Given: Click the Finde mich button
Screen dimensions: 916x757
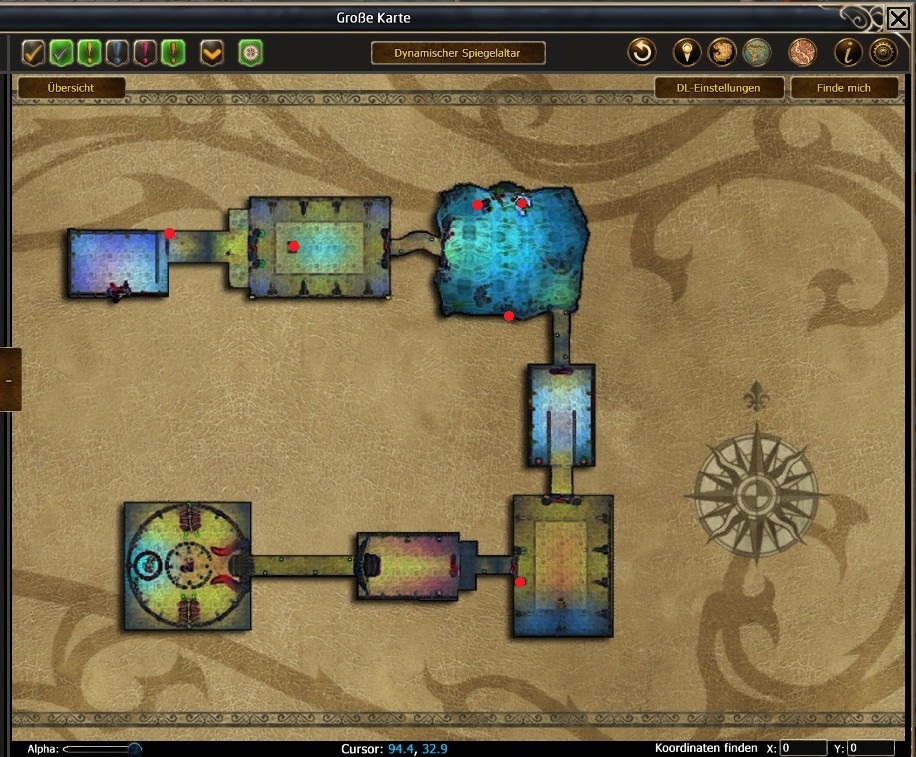Looking at the screenshot, I should 844,88.
